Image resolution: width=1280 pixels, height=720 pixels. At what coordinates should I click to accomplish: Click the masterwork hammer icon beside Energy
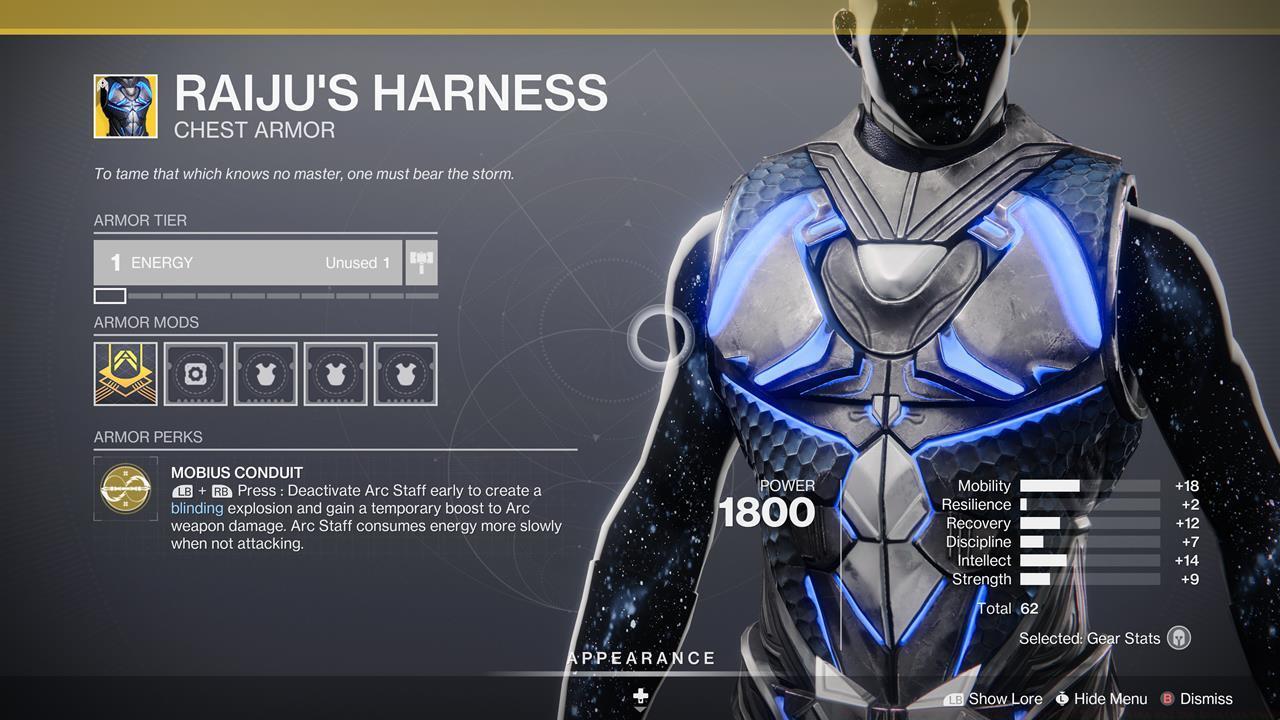coord(421,262)
